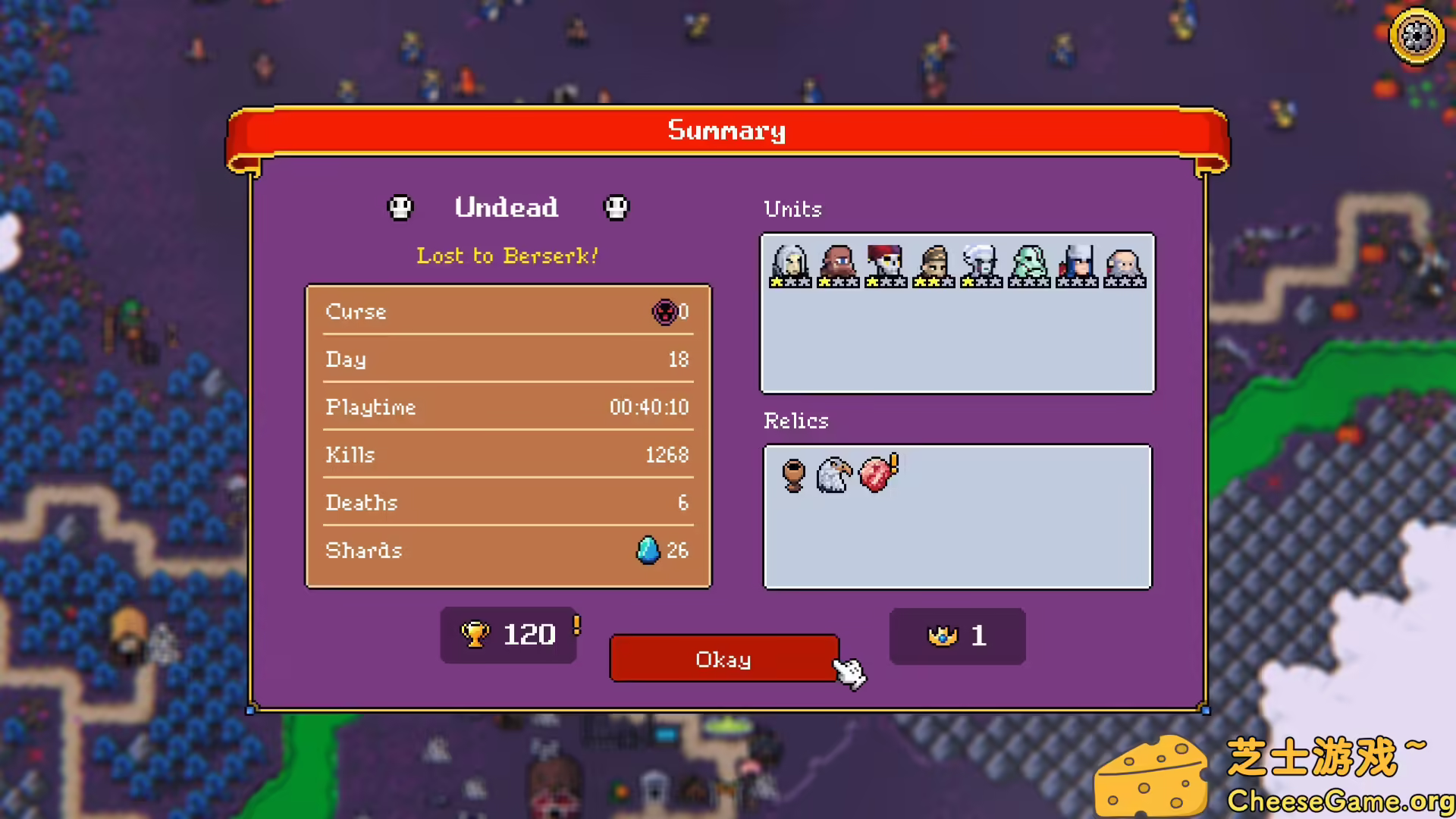Click the Lost to Berserk message

click(x=507, y=256)
